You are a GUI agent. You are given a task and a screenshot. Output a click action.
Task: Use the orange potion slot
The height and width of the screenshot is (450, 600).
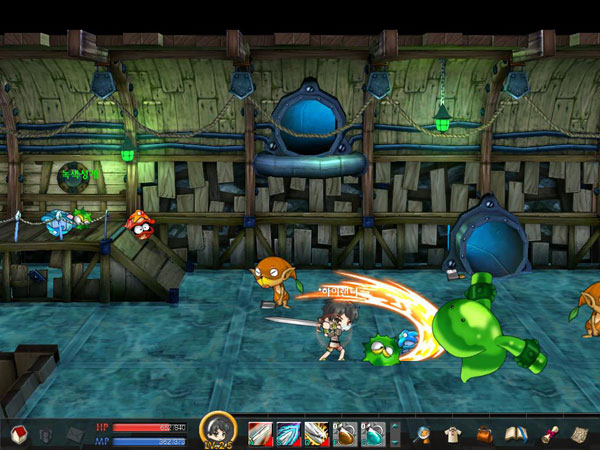[344, 433]
